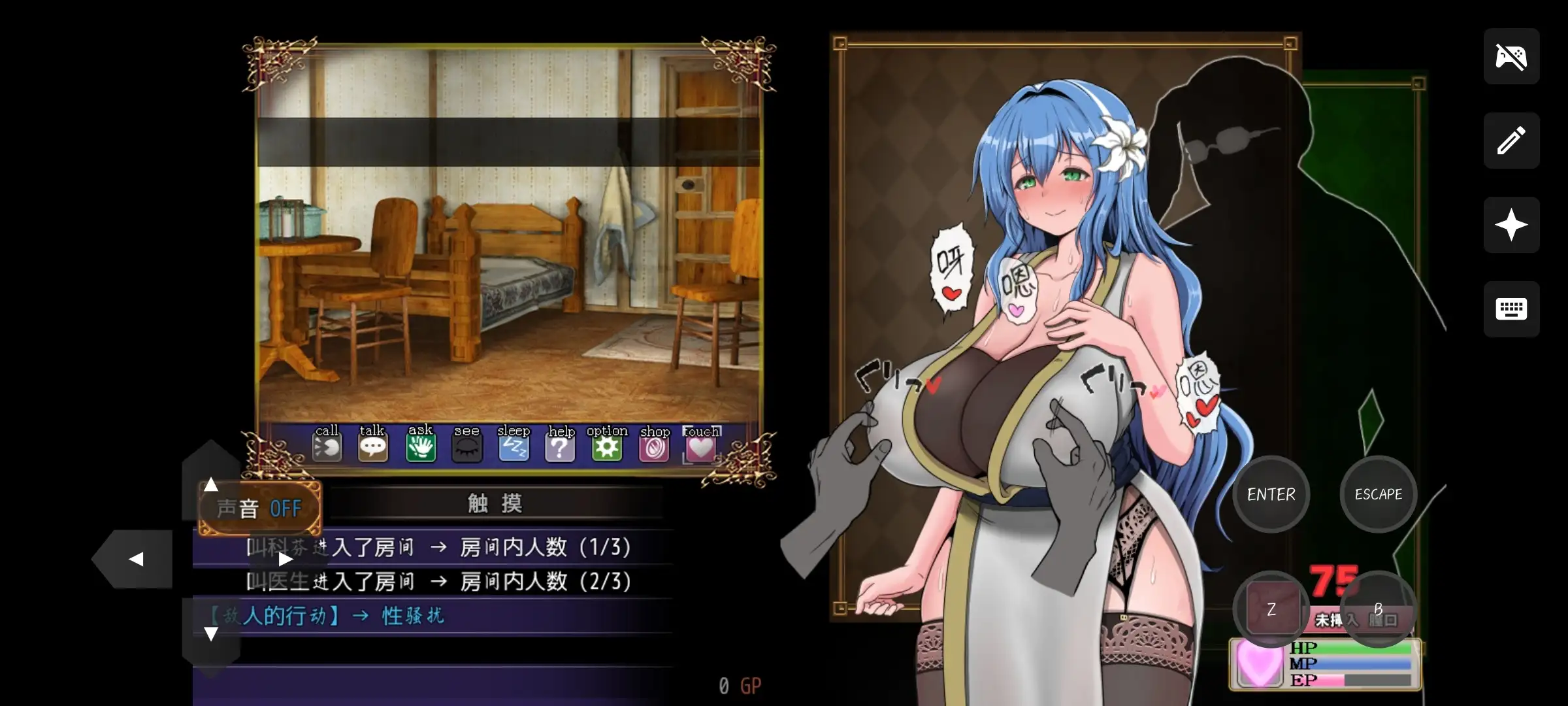The width and height of the screenshot is (1568, 706).
Task: Tap the down arrow on the d-pad
Action: [x=210, y=633]
